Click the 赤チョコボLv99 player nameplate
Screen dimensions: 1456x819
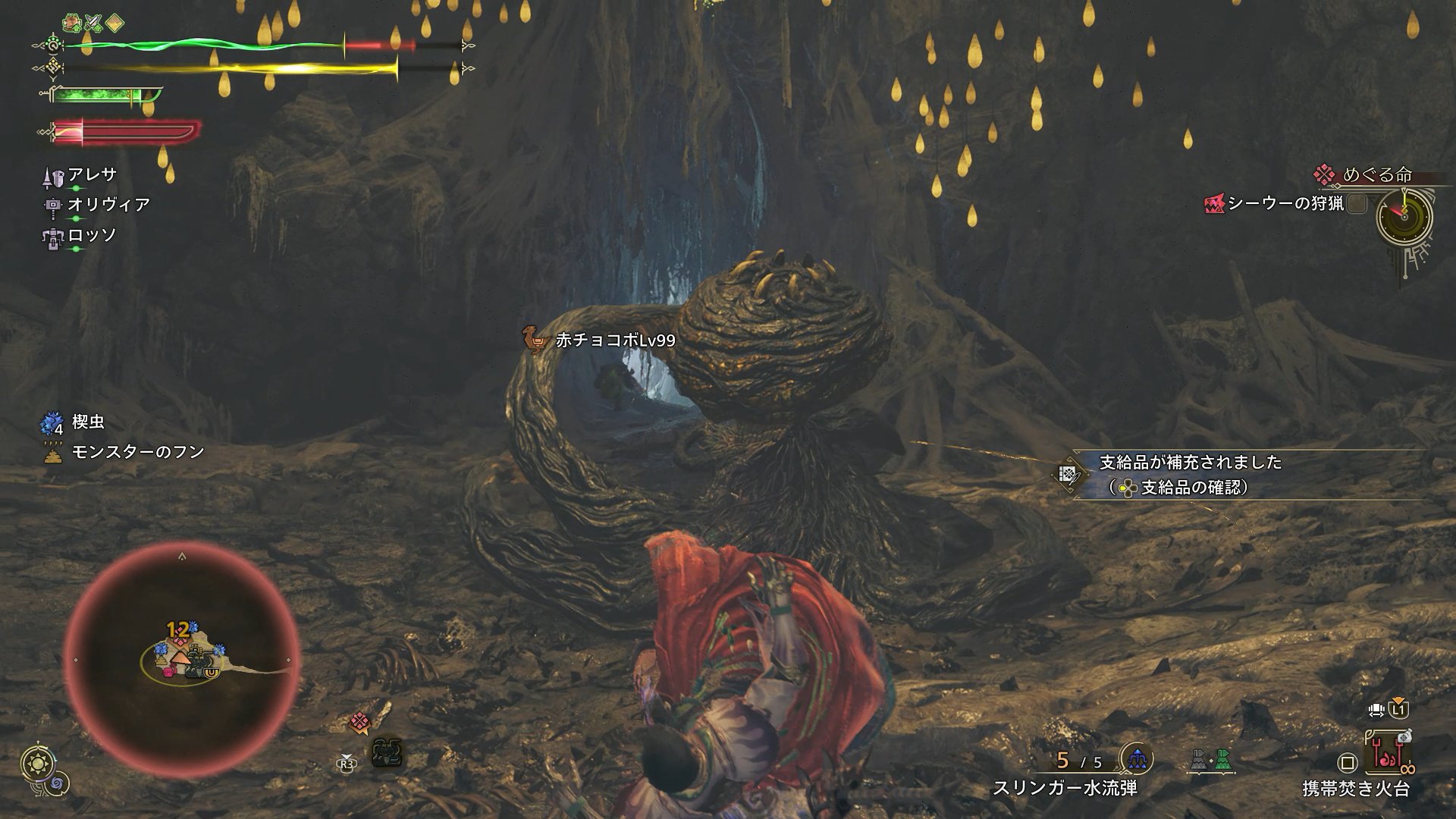pos(614,341)
